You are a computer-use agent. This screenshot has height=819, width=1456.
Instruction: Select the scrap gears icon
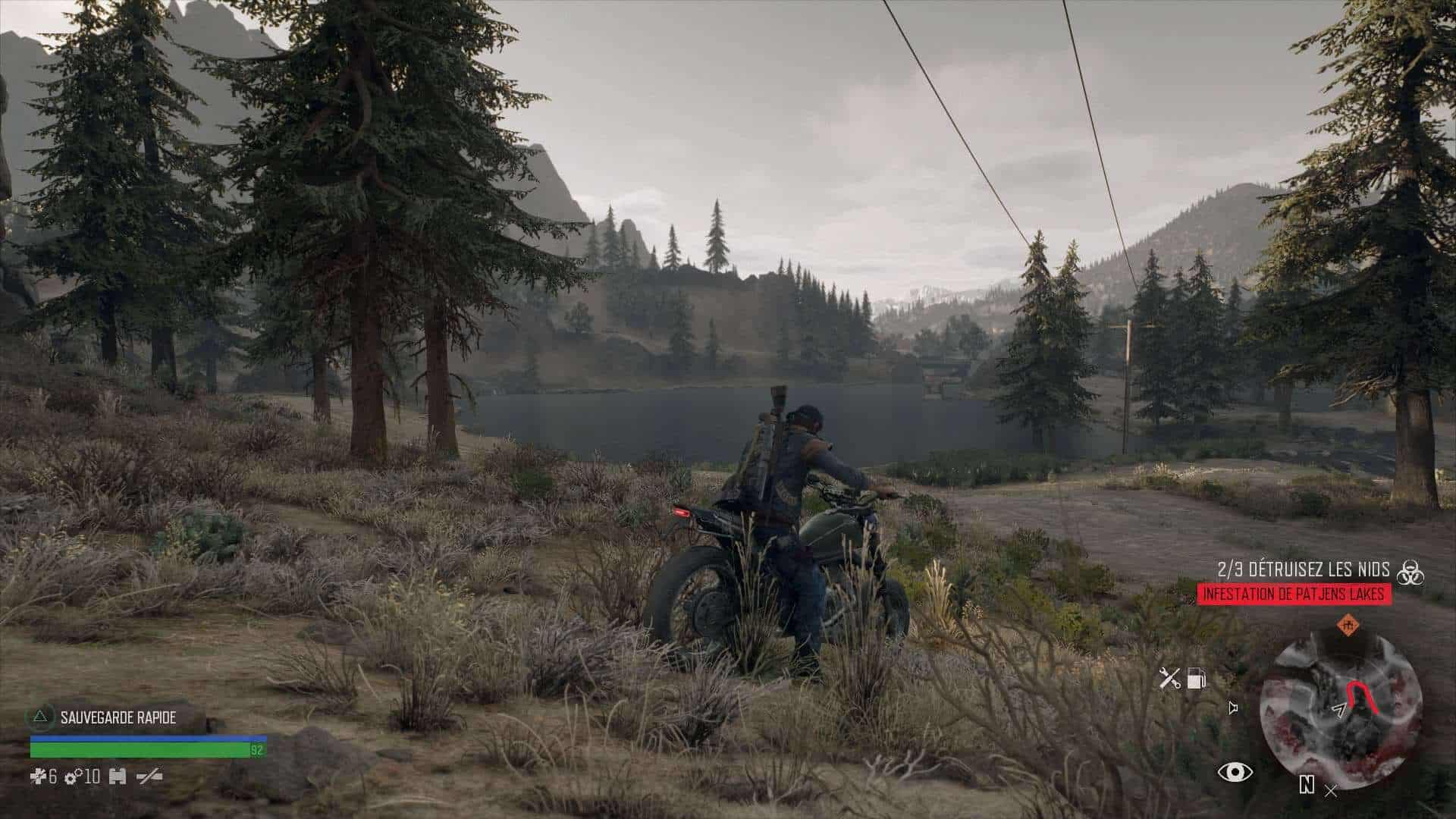click(x=74, y=777)
